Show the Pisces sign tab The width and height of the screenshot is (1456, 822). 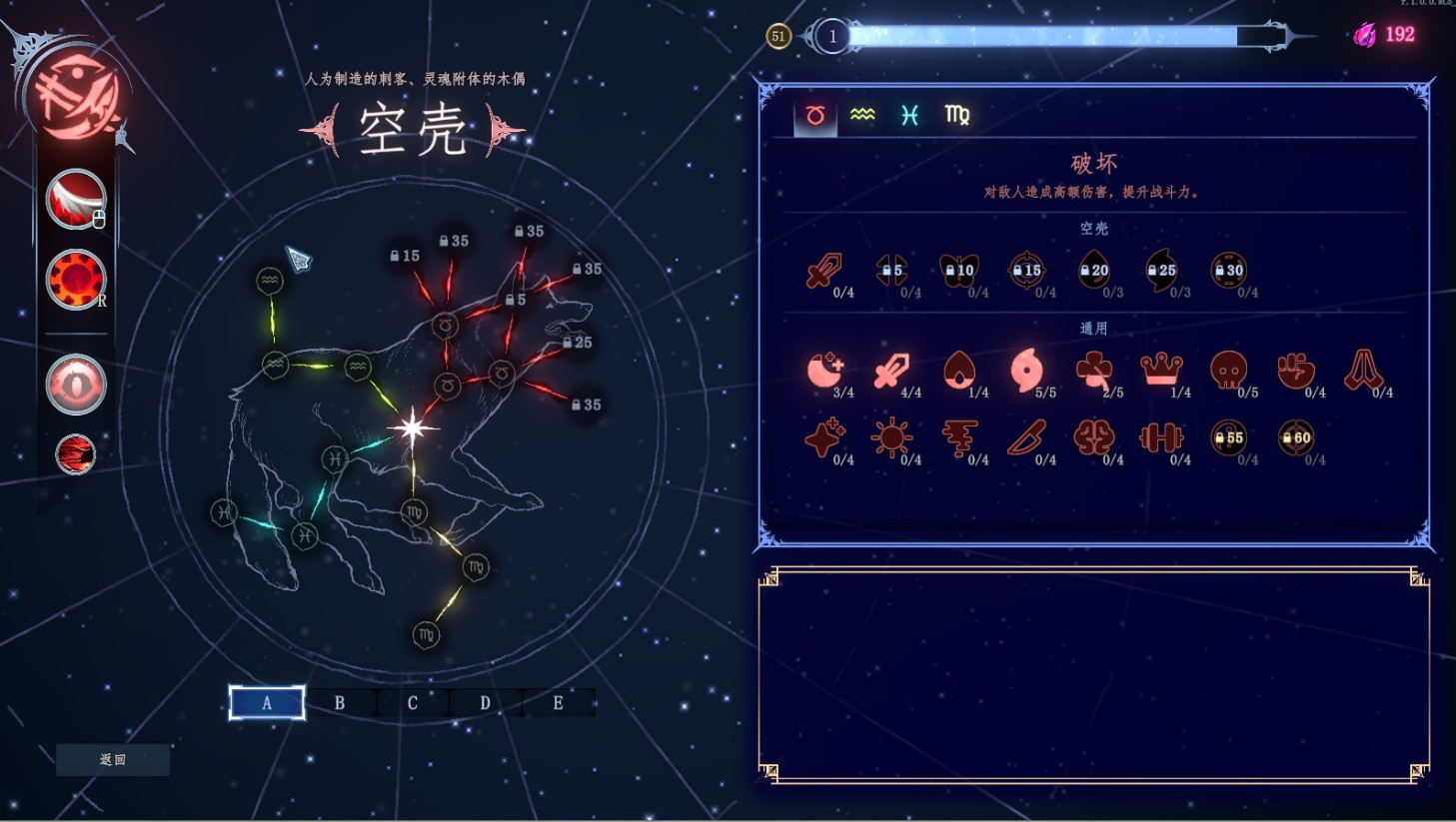click(x=909, y=116)
